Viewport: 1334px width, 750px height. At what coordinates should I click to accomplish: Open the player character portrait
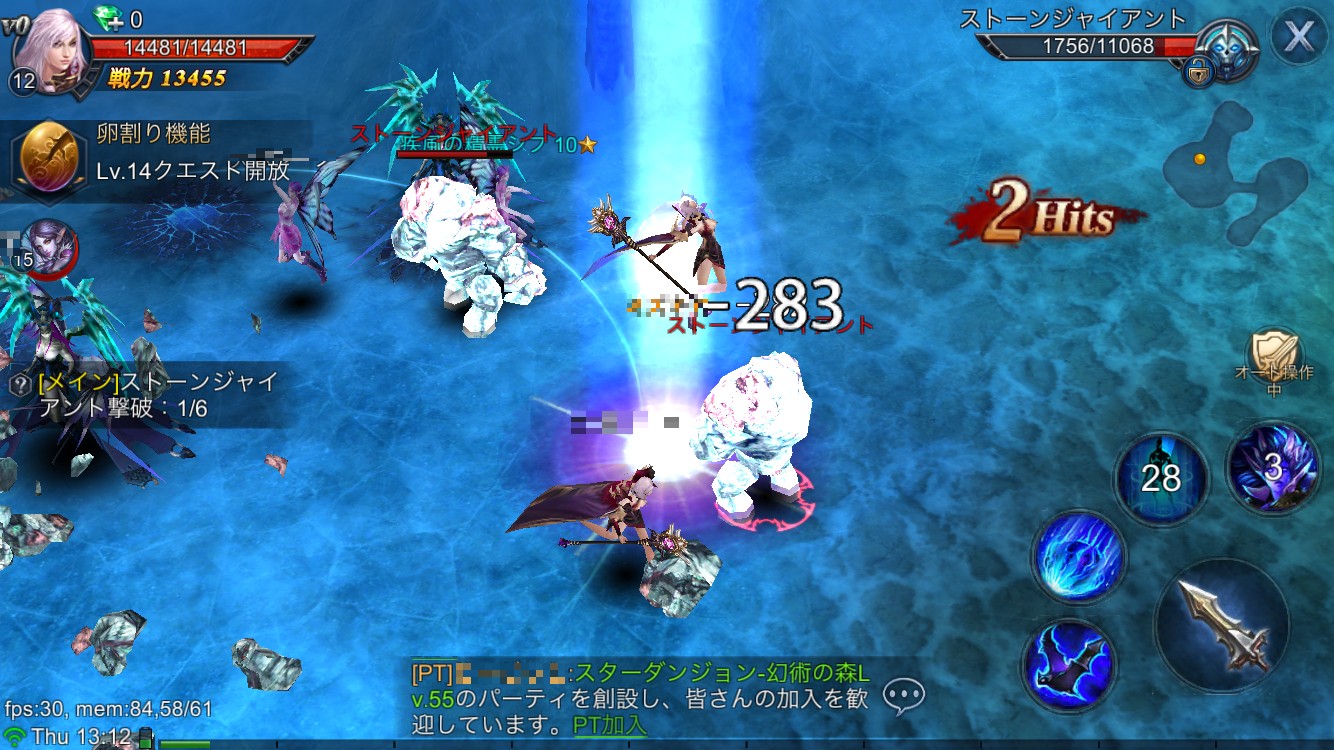pos(50,47)
